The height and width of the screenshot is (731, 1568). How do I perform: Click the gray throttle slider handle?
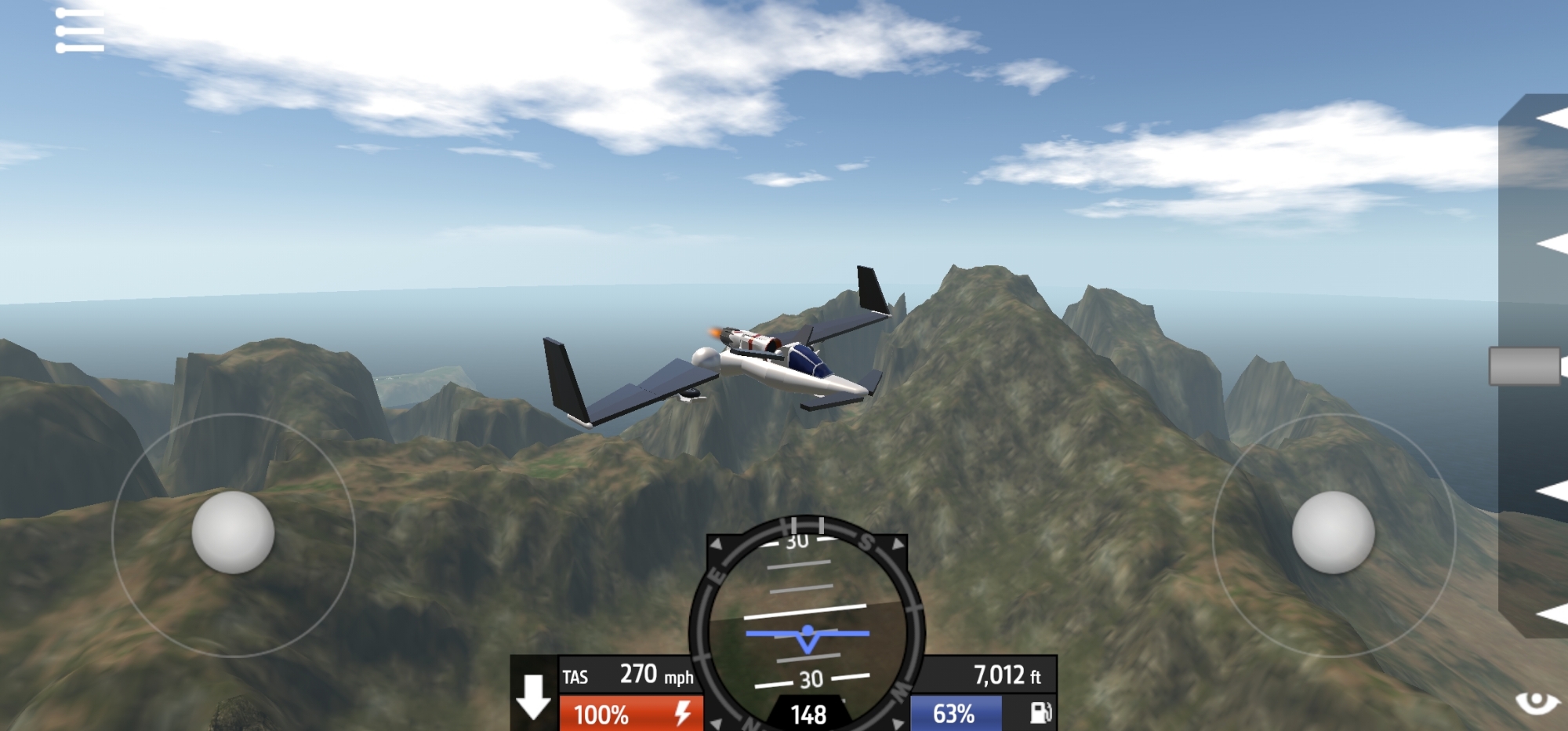pyautogui.click(x=1525, y=366)
